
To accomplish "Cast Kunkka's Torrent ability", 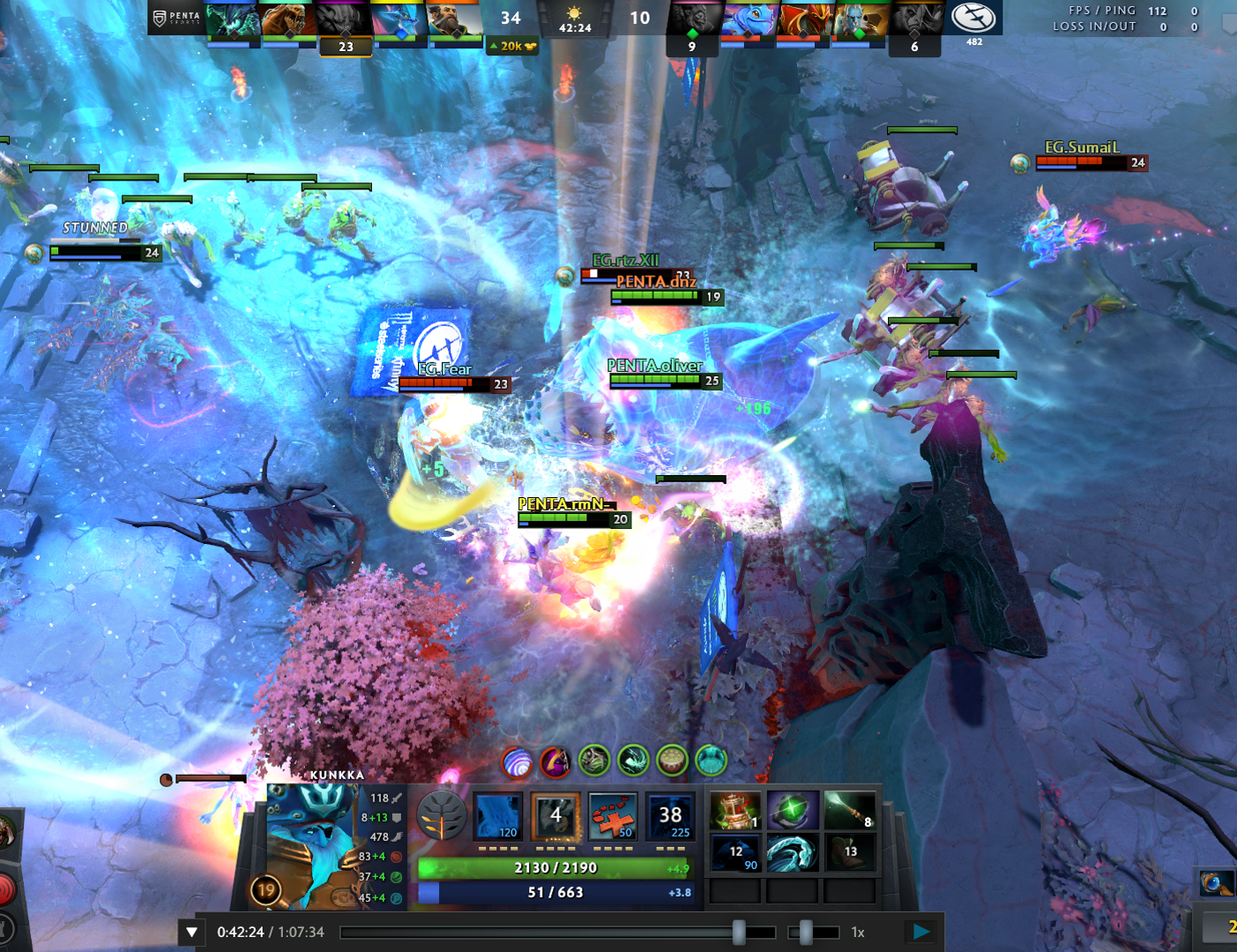I will pos(498,816).
